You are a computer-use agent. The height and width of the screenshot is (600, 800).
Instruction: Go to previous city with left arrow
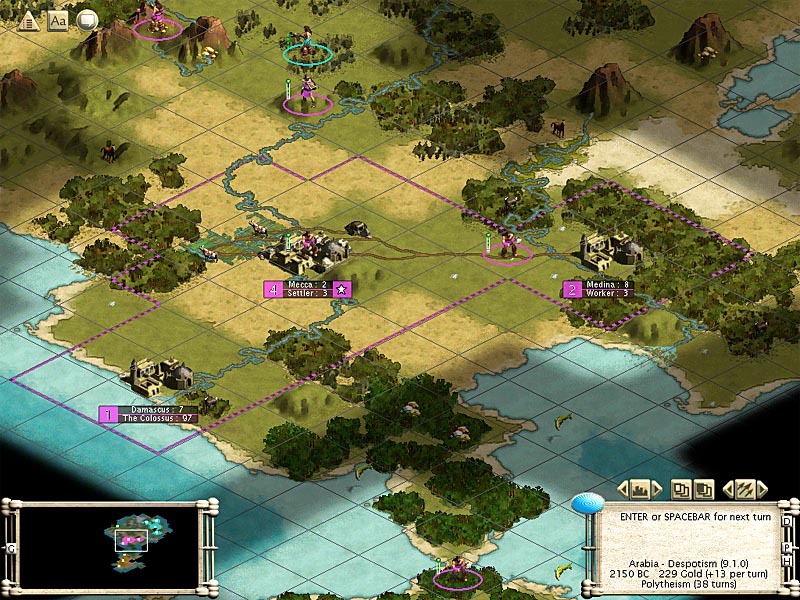coord(622,489)
